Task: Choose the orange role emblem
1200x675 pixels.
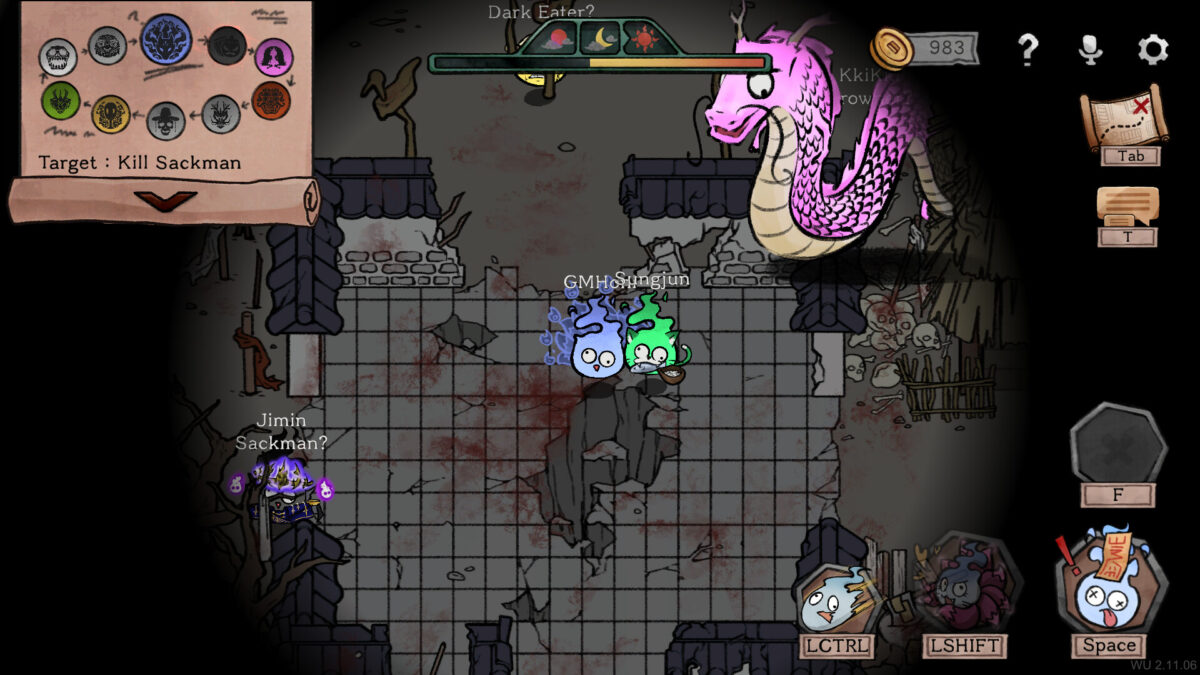Action: (x=270, y=100)
